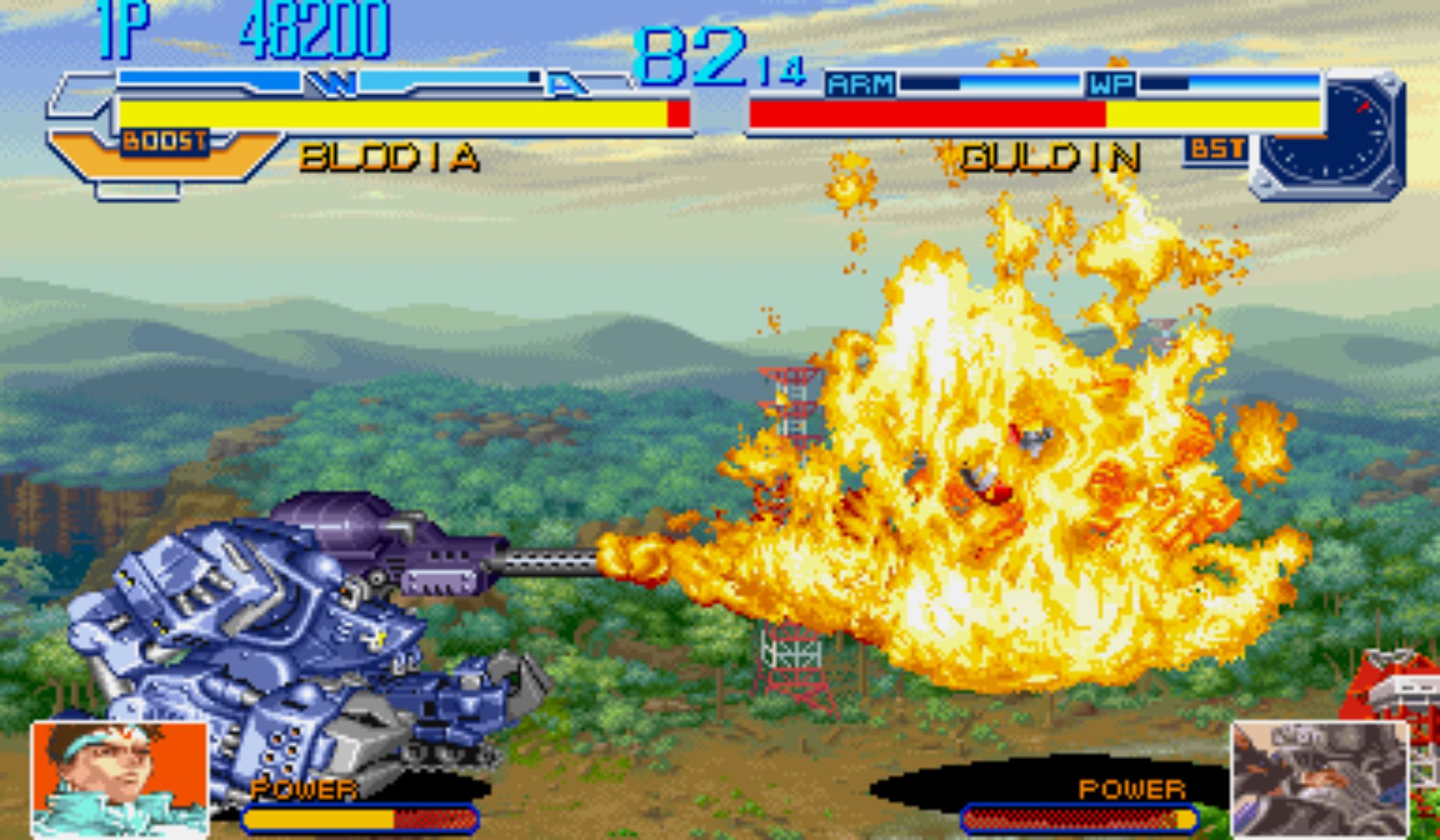Select the enemy mech cockpit portrait
1440x840 pixels.
pyautogui.click(x=1320, y=778)
